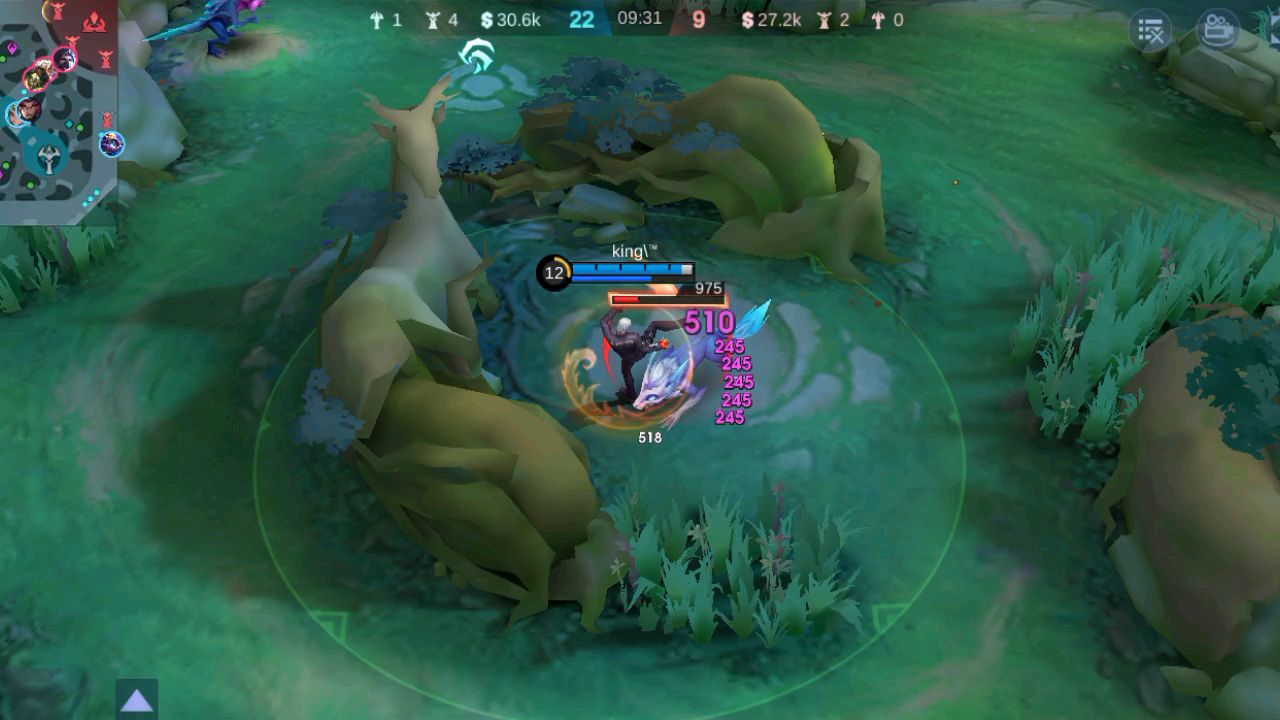
Task: Click the minimap in the corner
Action: (x=58, y=110)
